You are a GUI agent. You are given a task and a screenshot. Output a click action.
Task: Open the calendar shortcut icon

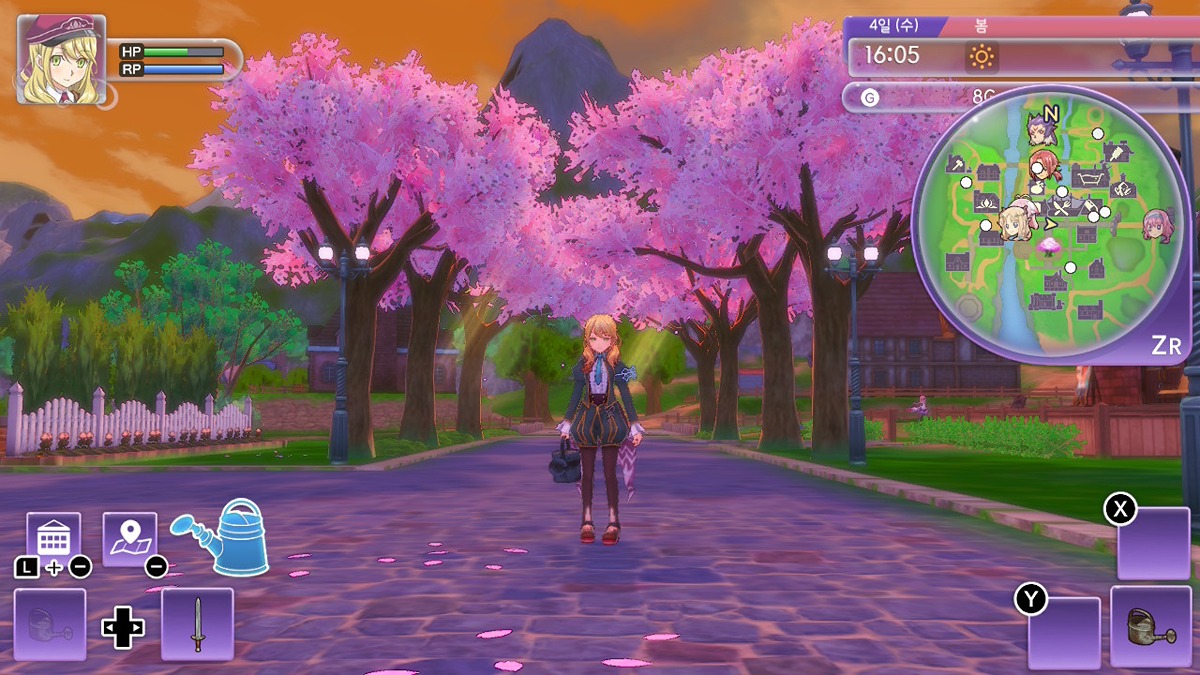(x=53, y=538)
